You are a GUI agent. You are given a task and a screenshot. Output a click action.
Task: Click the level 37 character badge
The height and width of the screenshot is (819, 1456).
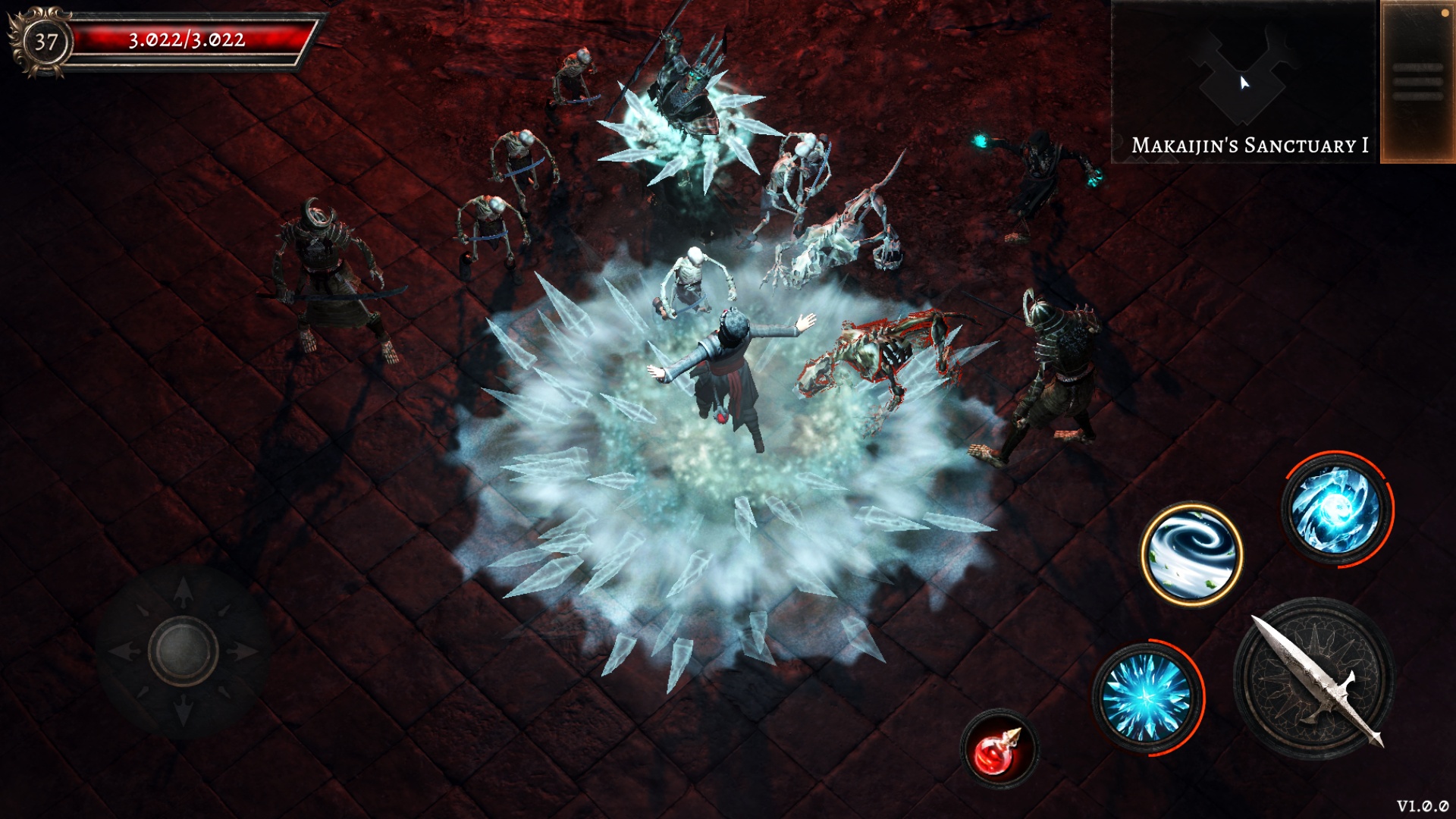(x=45, y=42)
